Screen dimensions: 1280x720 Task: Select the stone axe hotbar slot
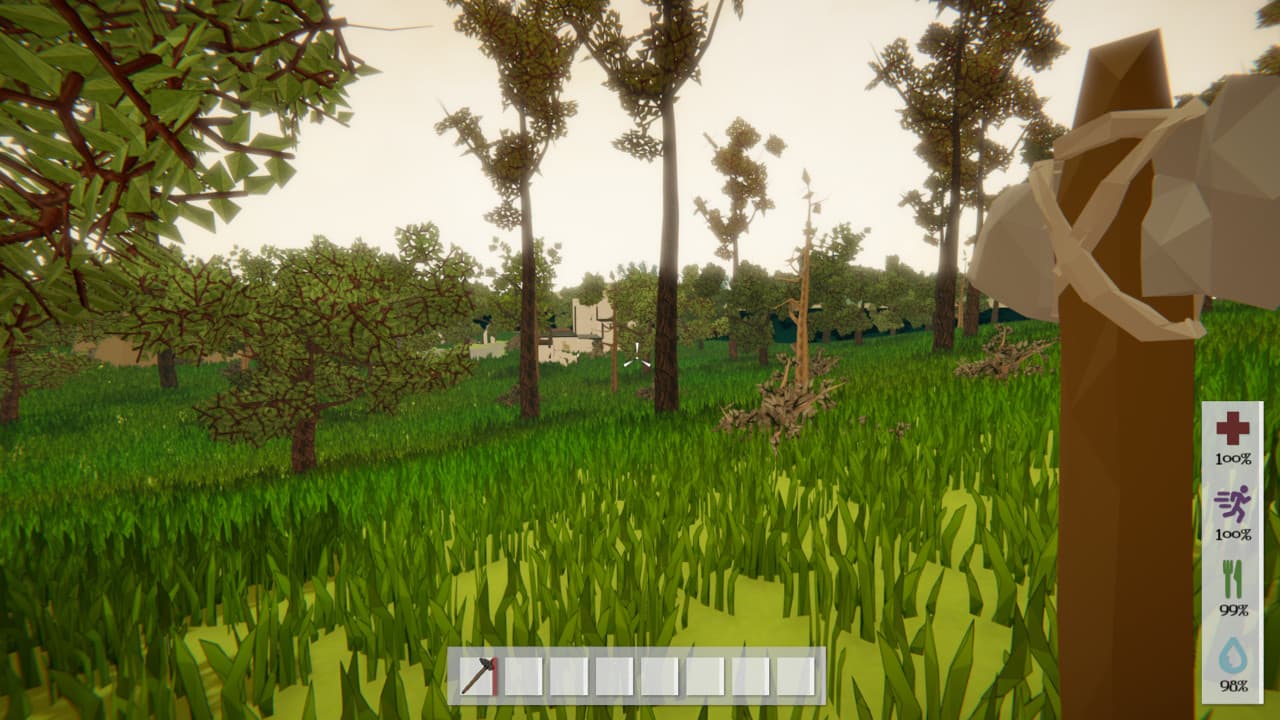click(x=479, y=676)
